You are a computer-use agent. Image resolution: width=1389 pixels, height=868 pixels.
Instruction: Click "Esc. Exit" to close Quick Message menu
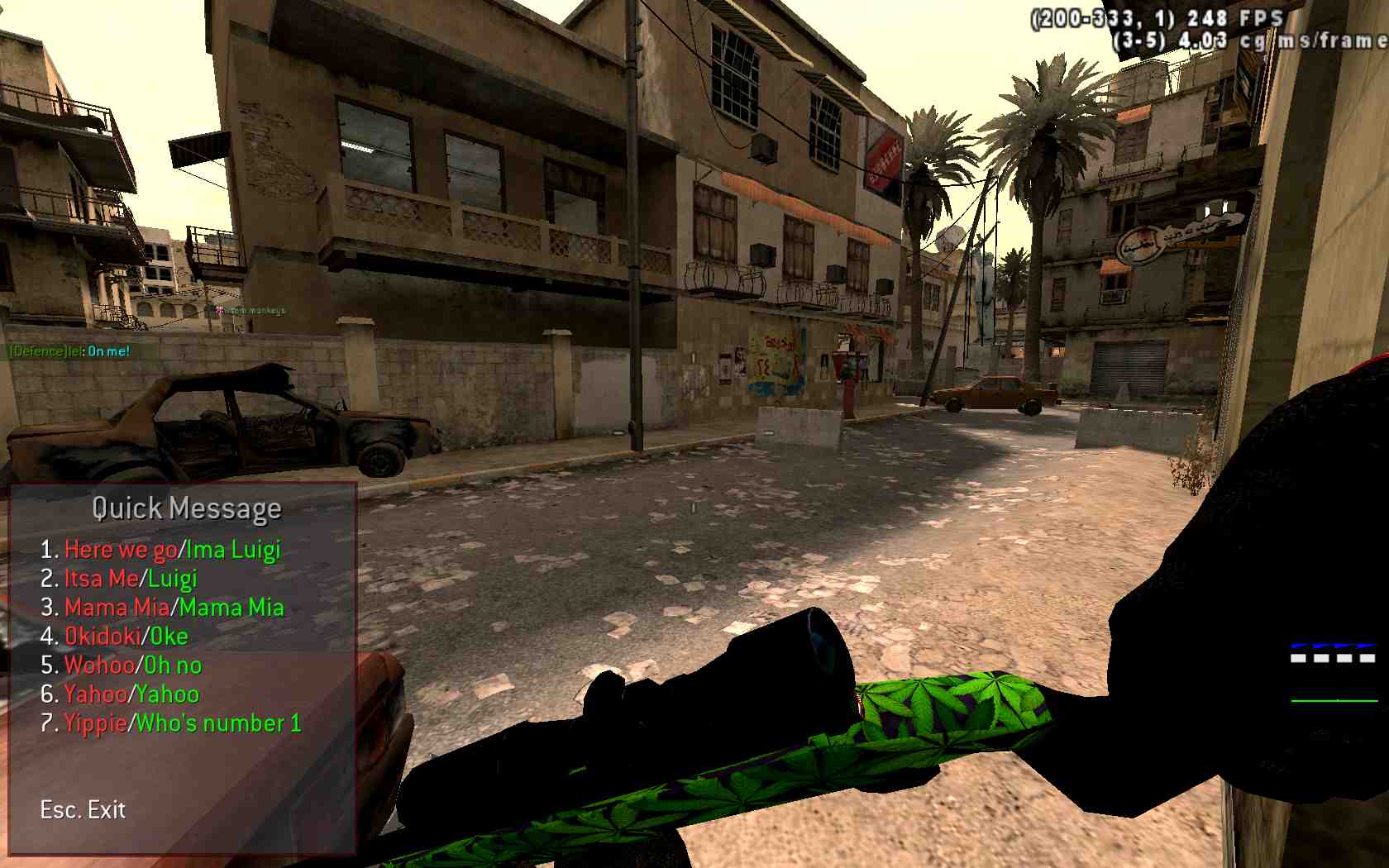click(x=81, y=810)
